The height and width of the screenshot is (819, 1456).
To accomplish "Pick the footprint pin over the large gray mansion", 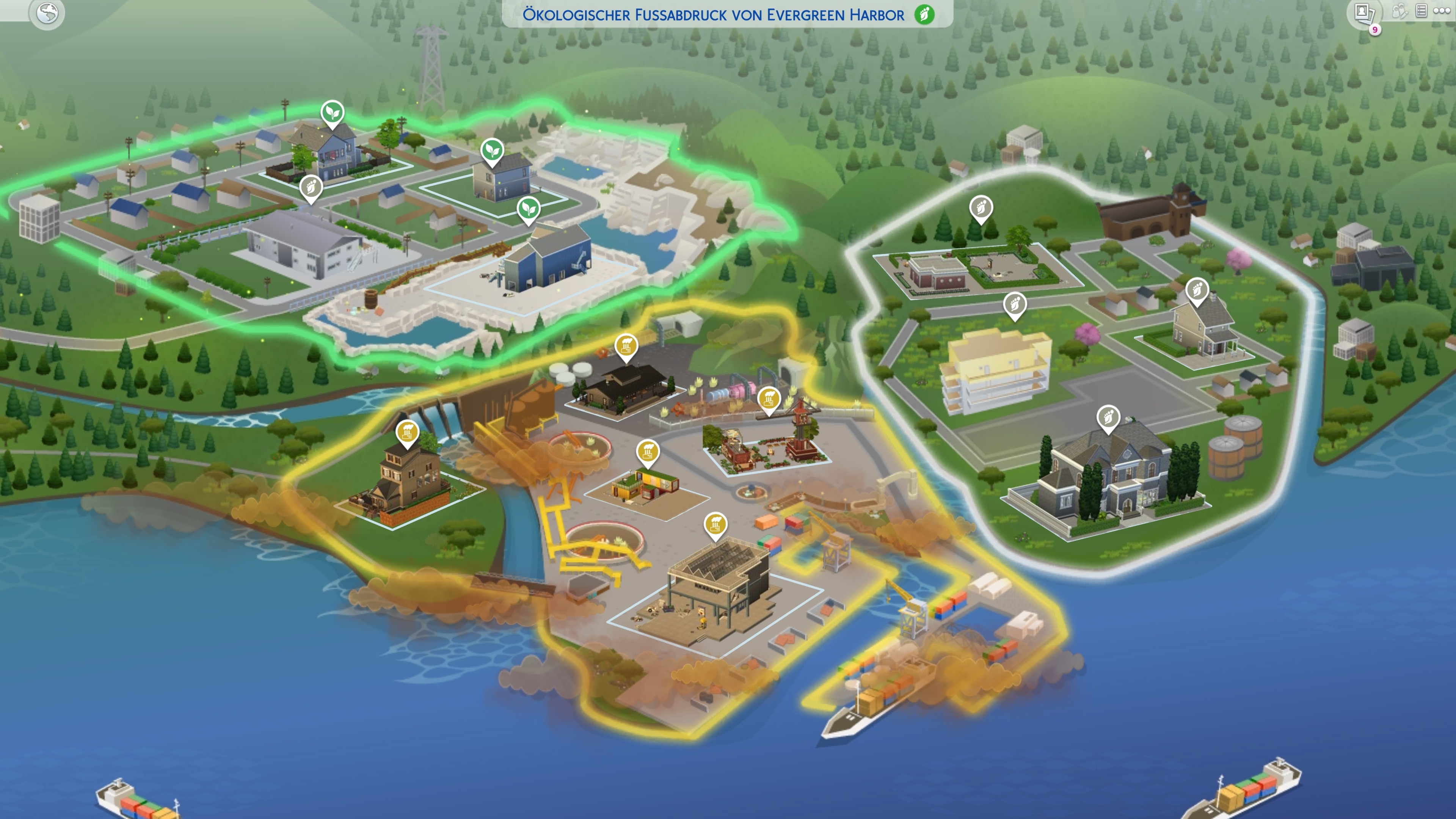I will click(x=1108, y=418).
